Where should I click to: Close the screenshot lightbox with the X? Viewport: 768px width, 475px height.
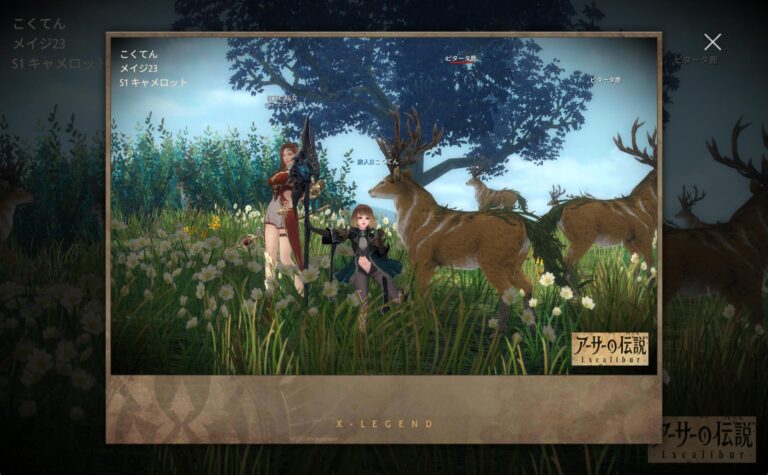712,42
